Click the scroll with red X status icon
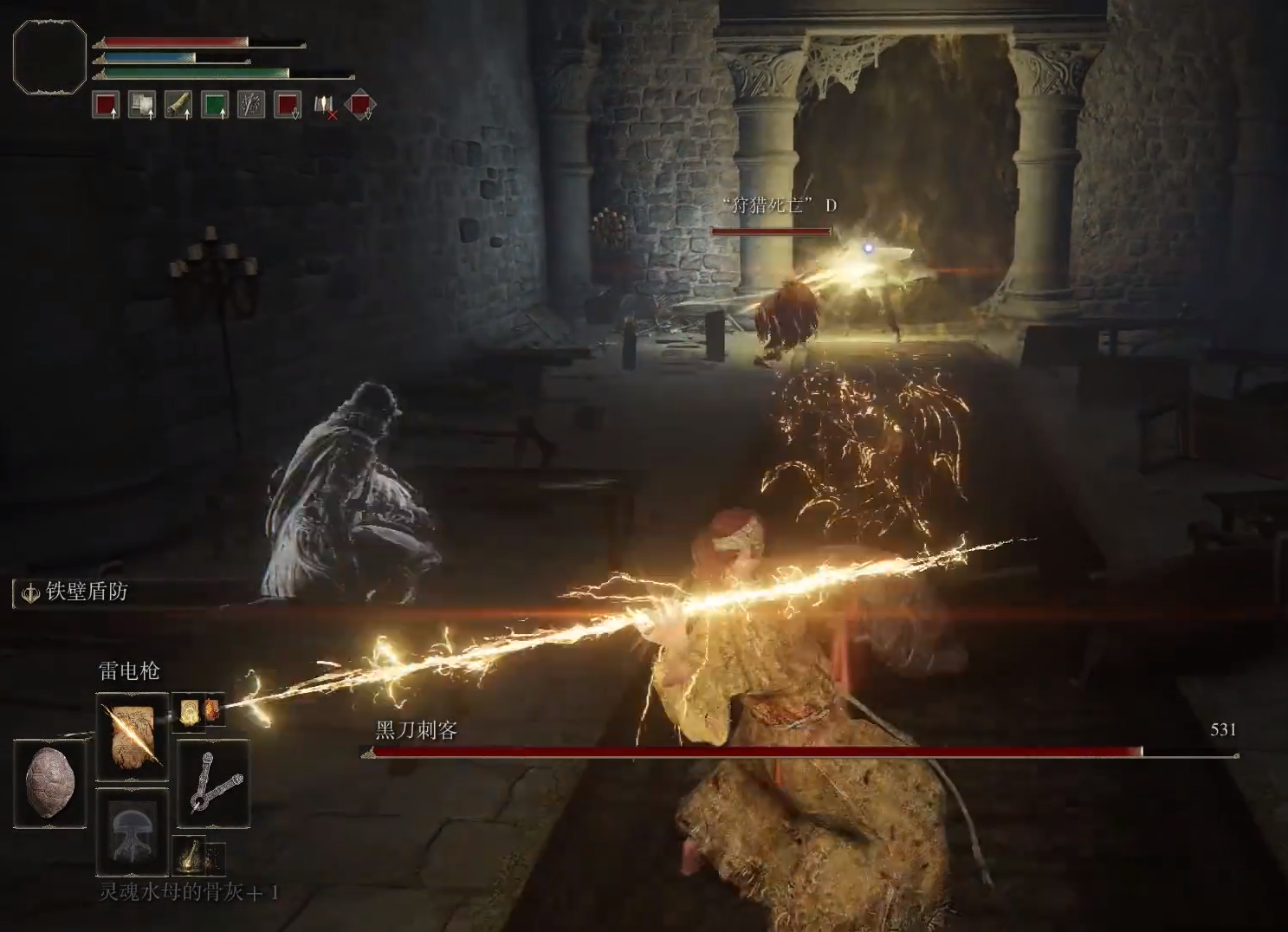 click(x=324, y=106)
